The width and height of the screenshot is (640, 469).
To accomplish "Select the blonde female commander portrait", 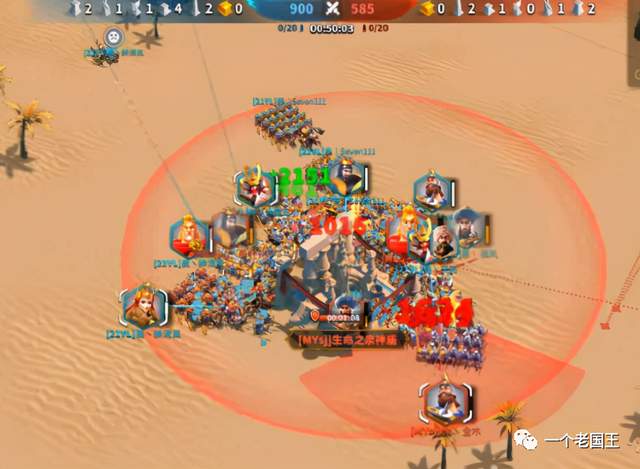I will [142, 307].
